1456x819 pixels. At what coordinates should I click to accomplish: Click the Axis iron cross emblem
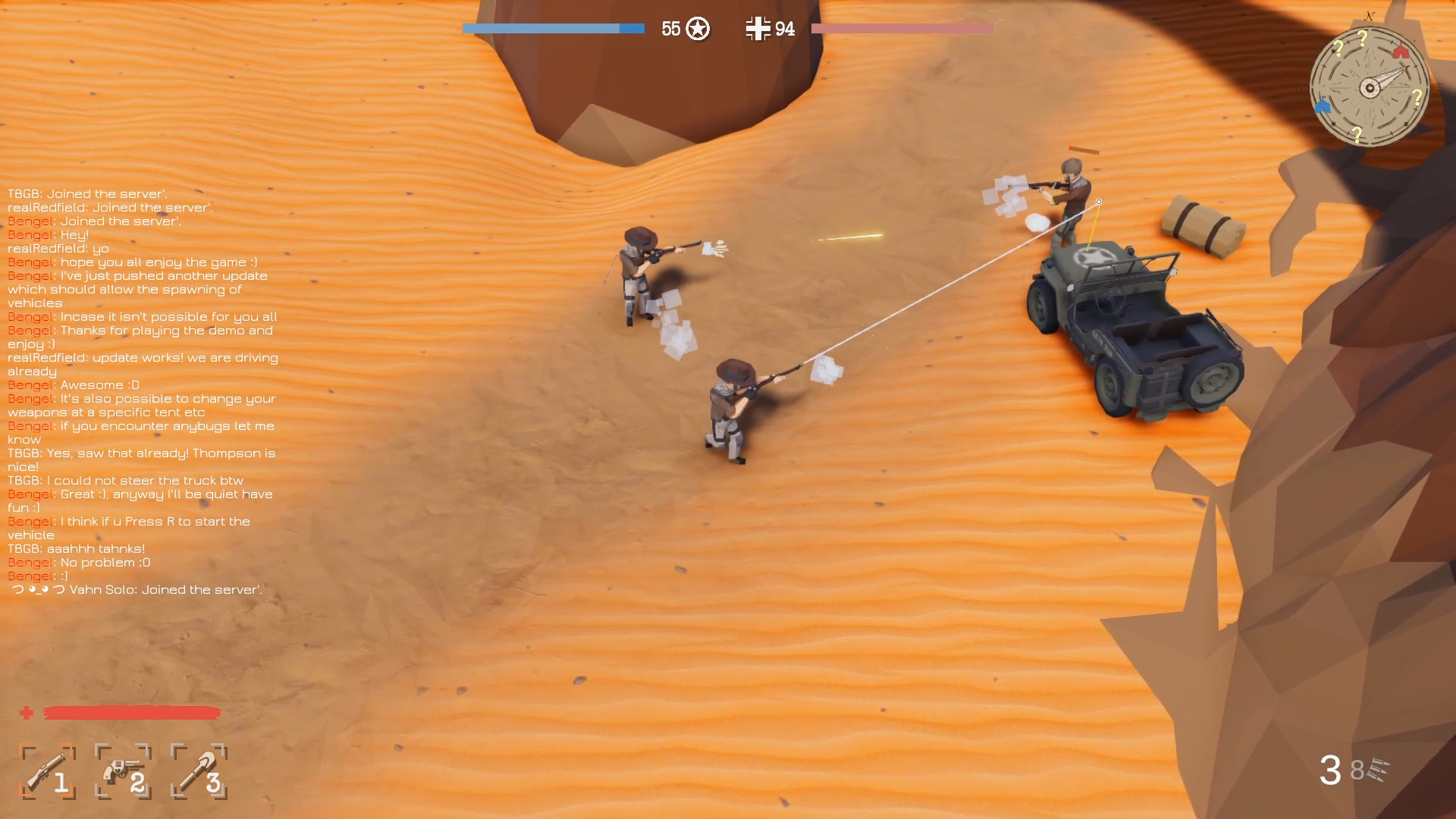click(758, 30)
